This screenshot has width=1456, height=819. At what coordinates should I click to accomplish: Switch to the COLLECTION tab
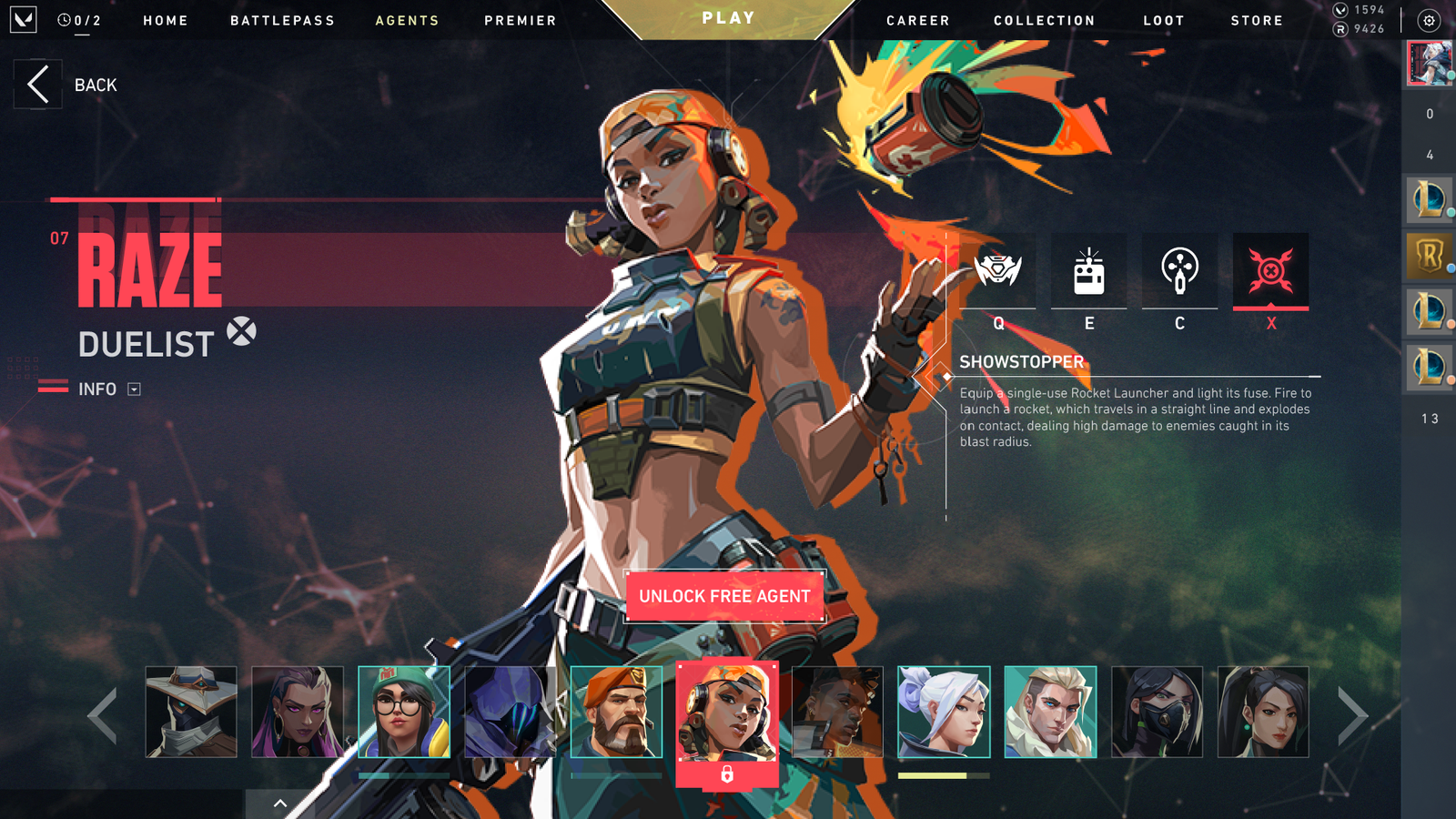1043,20
